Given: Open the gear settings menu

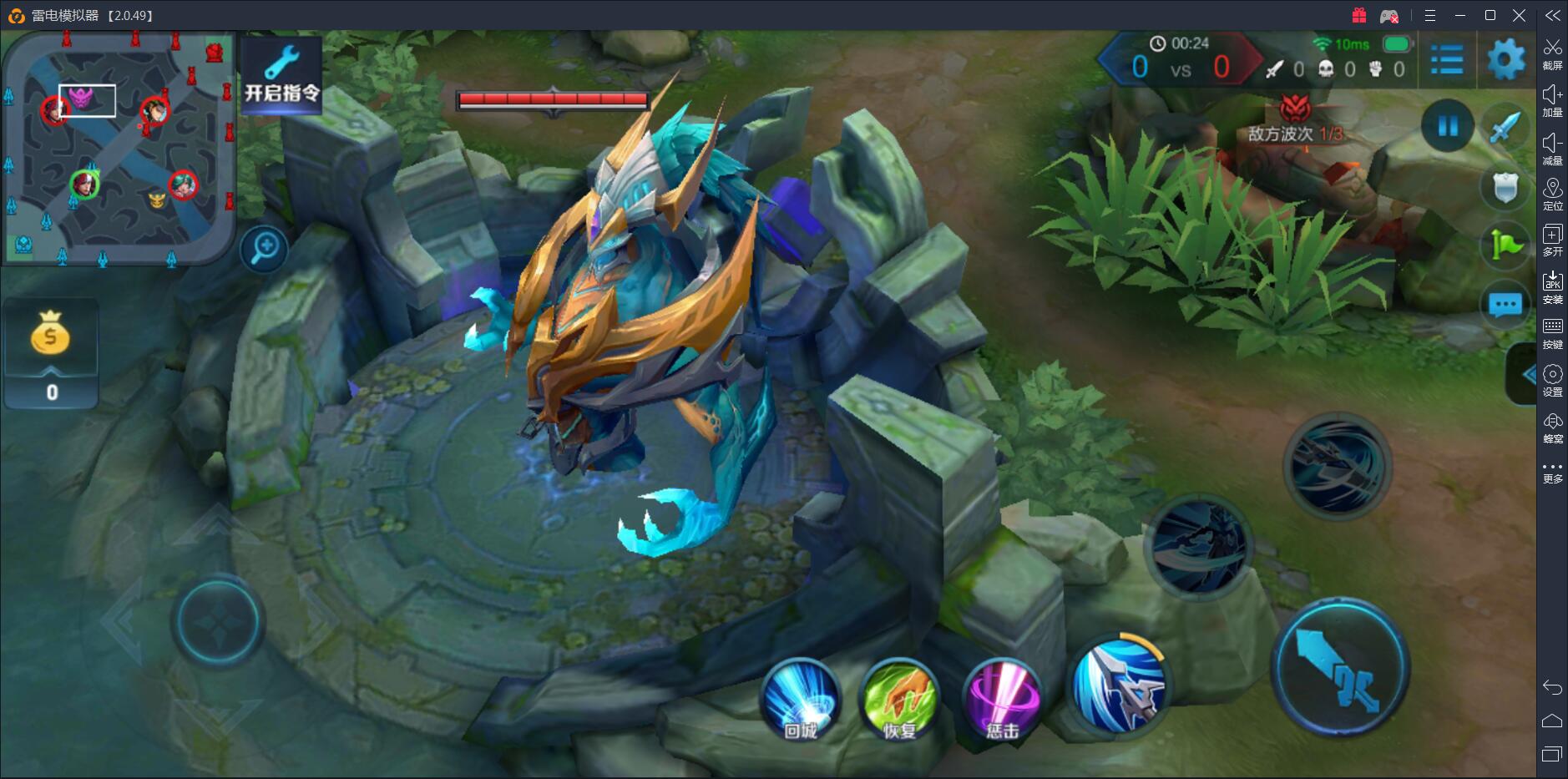Looking at the screenshot, I should 1506,60.
